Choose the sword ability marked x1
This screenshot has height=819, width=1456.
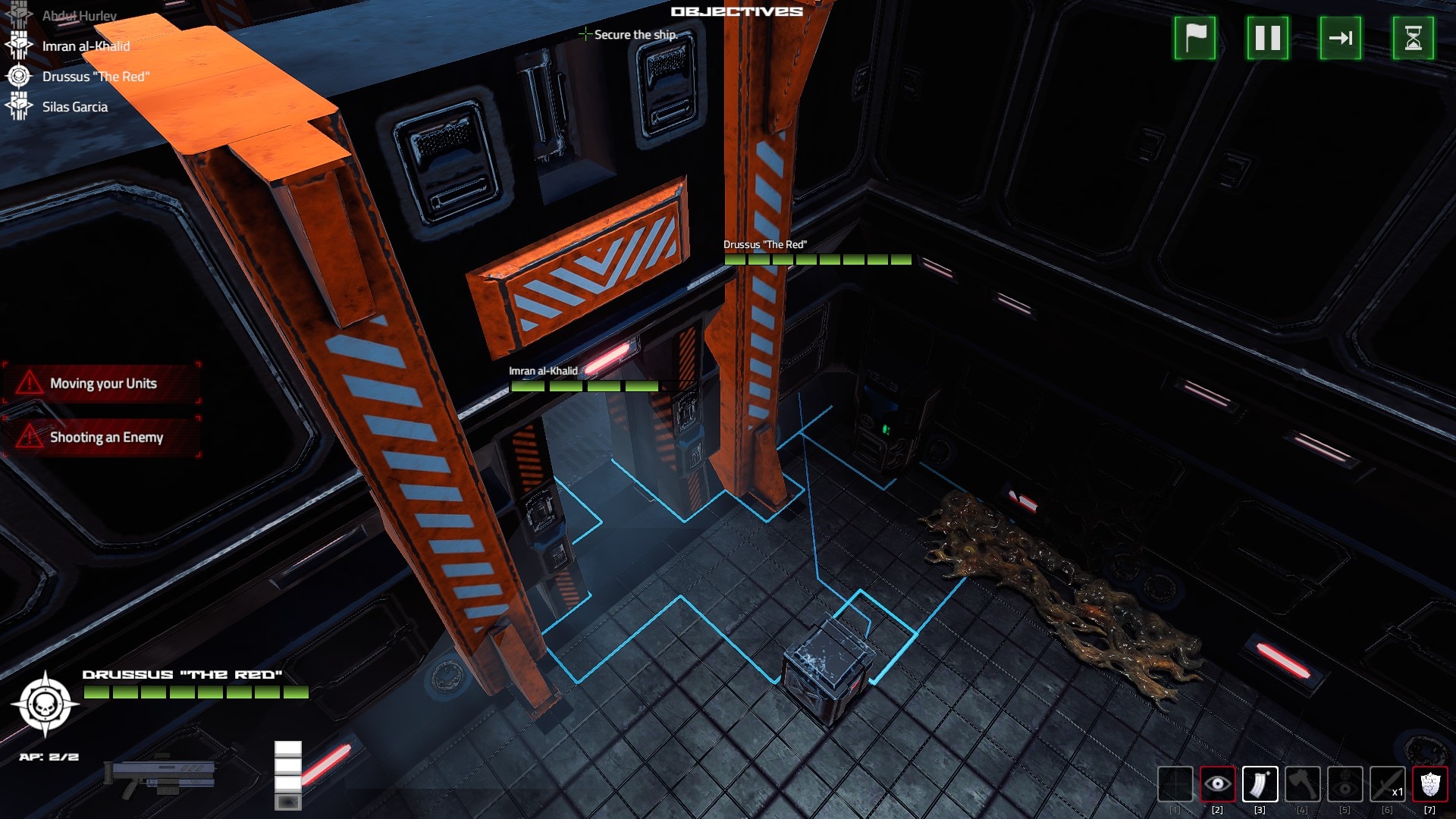[x=1387, y=784]
